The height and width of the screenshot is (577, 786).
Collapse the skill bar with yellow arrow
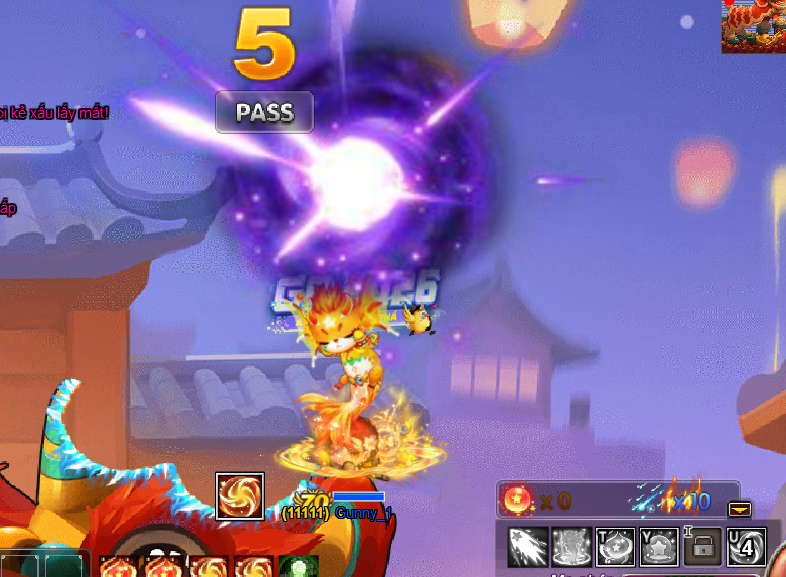[x=740, y=508]
